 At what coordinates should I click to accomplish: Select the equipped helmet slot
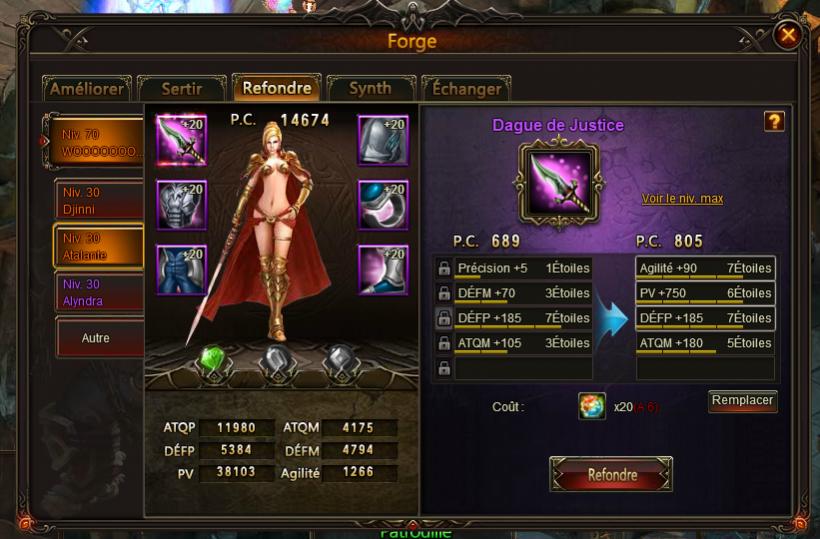(x=383, y=141)
